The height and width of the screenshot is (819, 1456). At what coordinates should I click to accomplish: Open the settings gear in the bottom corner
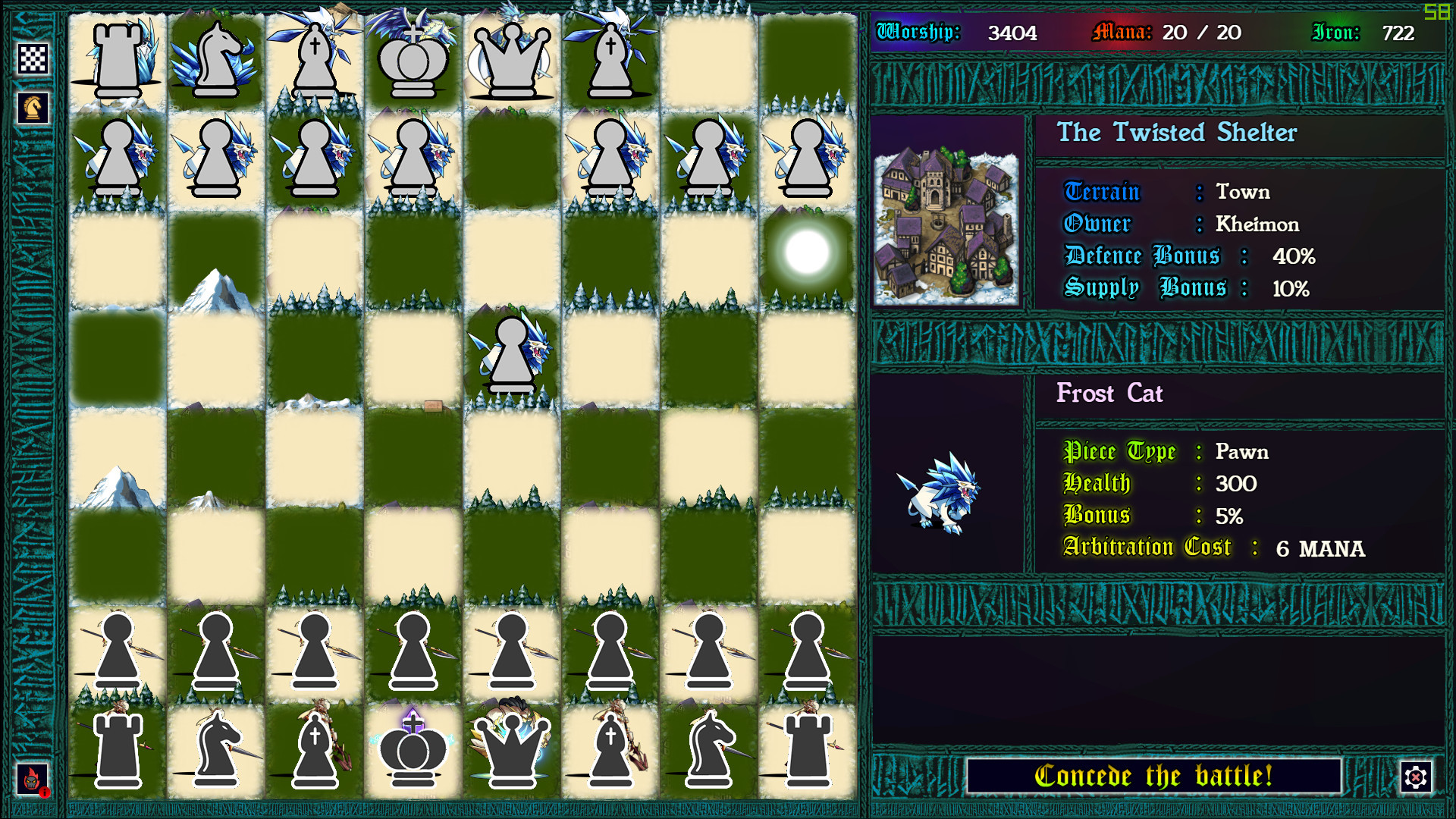1415,777
